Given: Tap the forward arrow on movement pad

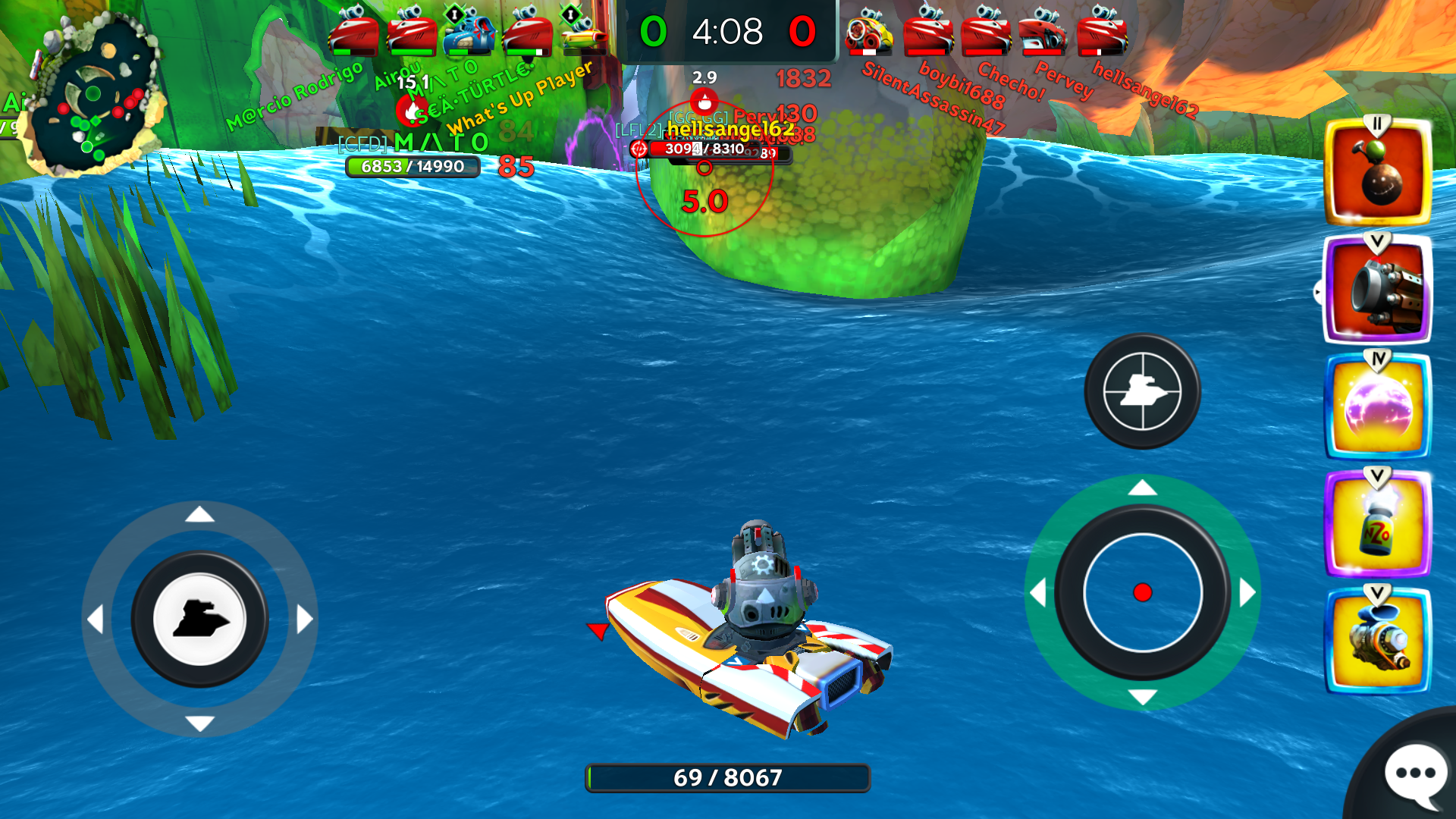Looking at the screenshot, I should (x=199, y=515).
